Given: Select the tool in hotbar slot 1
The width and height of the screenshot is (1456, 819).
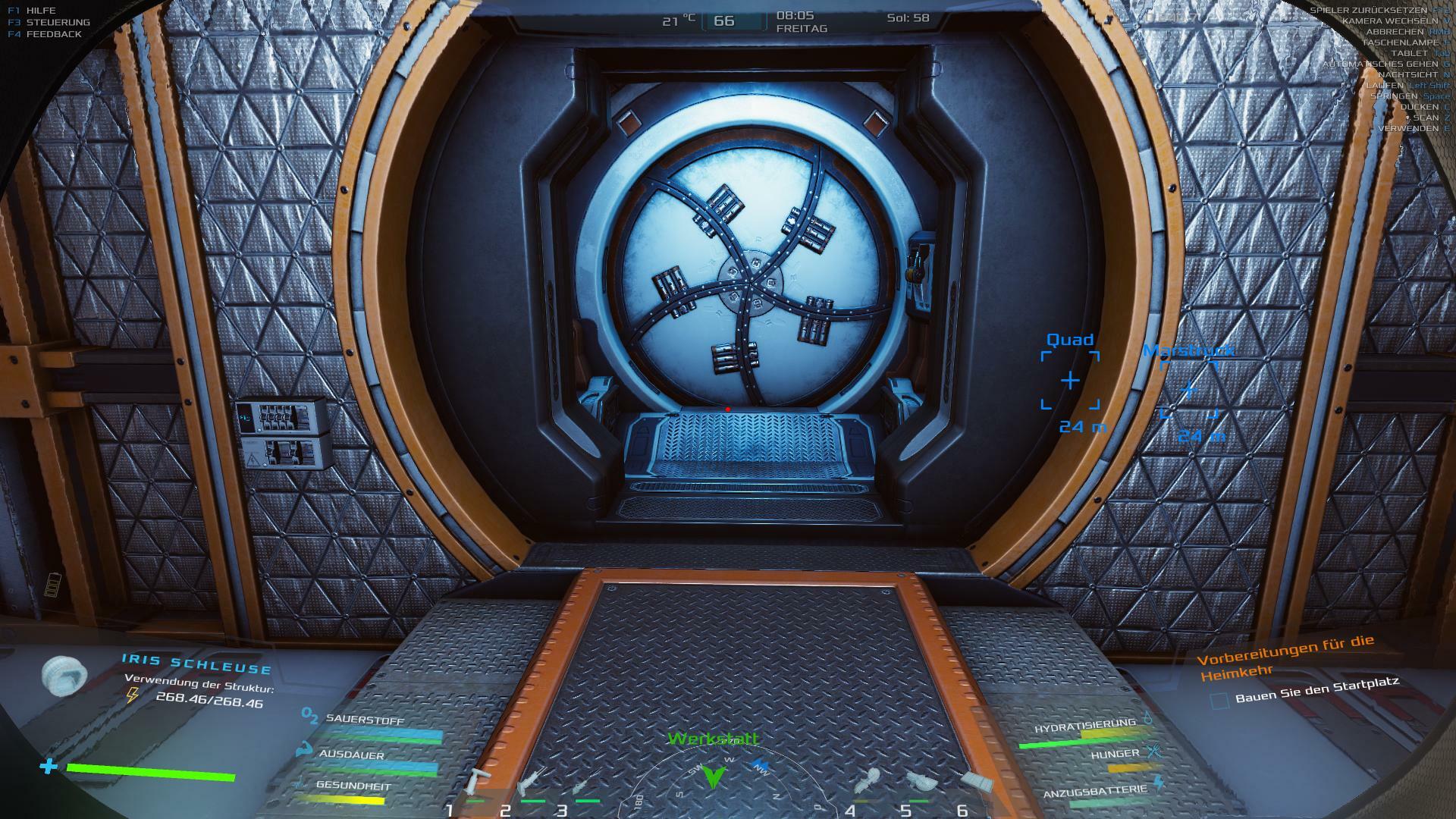Looking at the screenshot, I should click(478, 781).
